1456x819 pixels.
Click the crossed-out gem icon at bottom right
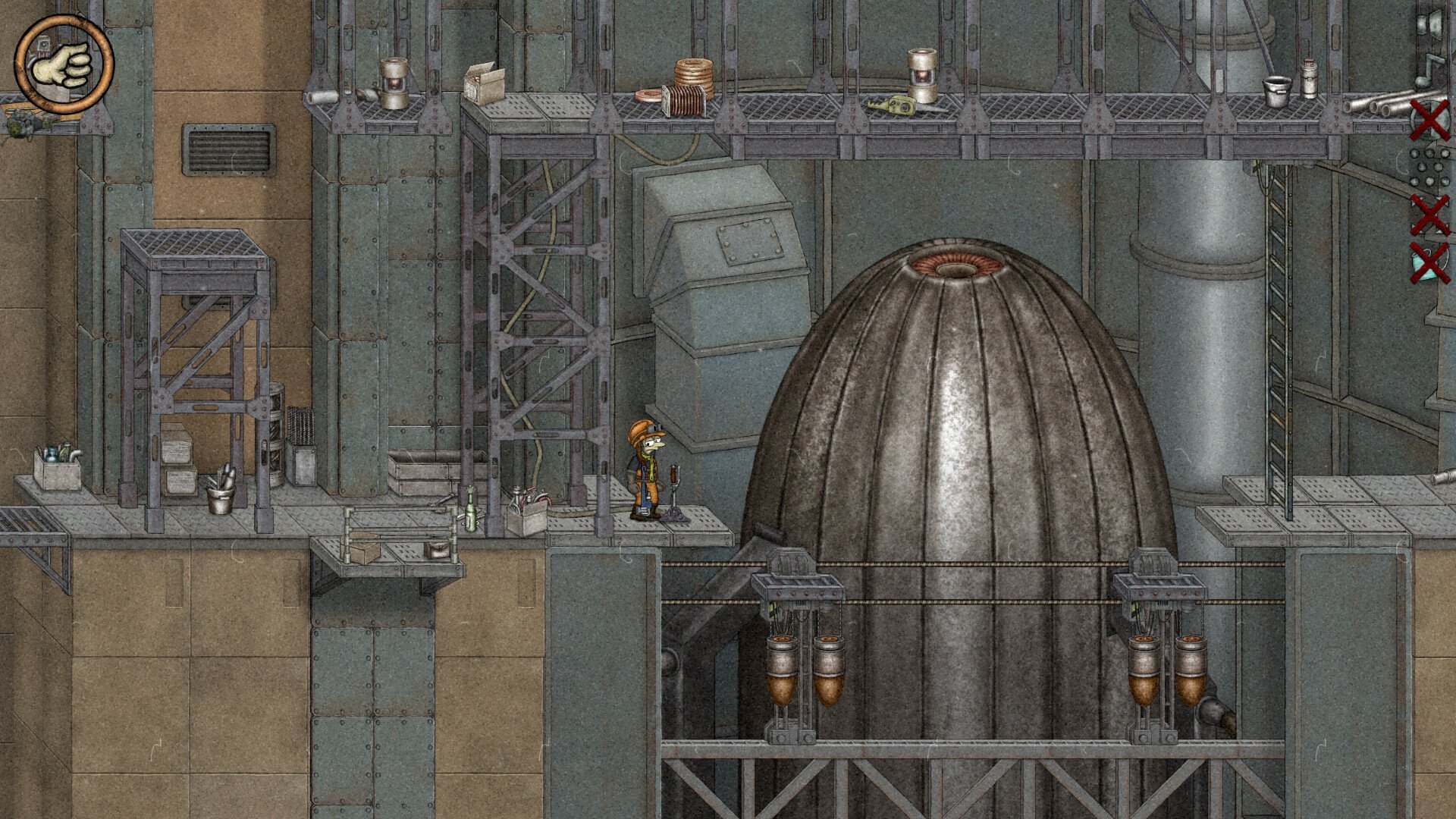point(1428,264)
